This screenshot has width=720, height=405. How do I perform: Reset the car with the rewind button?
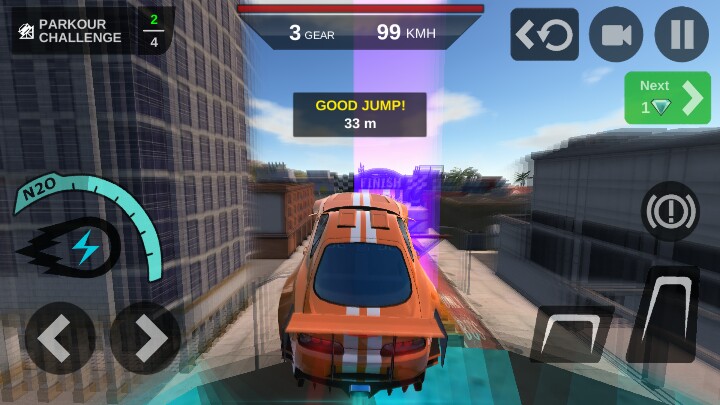coord(545,35)
